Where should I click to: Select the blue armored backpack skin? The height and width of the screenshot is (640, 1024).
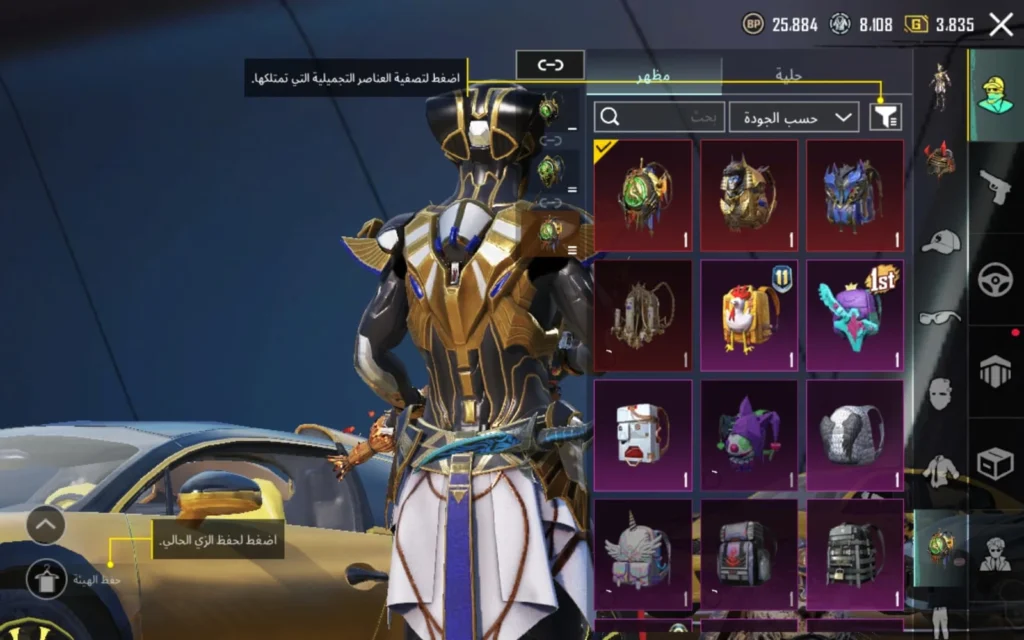coord(855,195)
